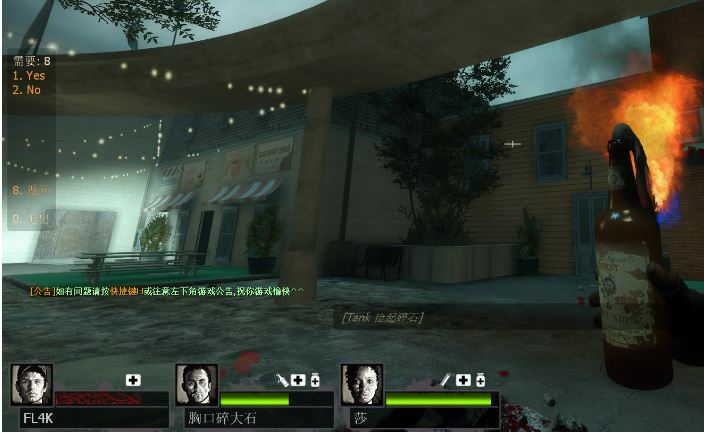Image resolution: width=704 pixels, height=433 pixels.
Task: Click 胸口碎大石's teammate portrait
Action: pos(196,384)
